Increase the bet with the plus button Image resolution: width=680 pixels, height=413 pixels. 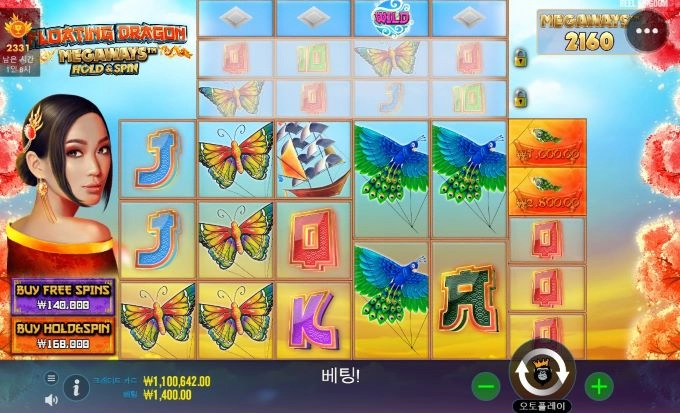[598, 386]
